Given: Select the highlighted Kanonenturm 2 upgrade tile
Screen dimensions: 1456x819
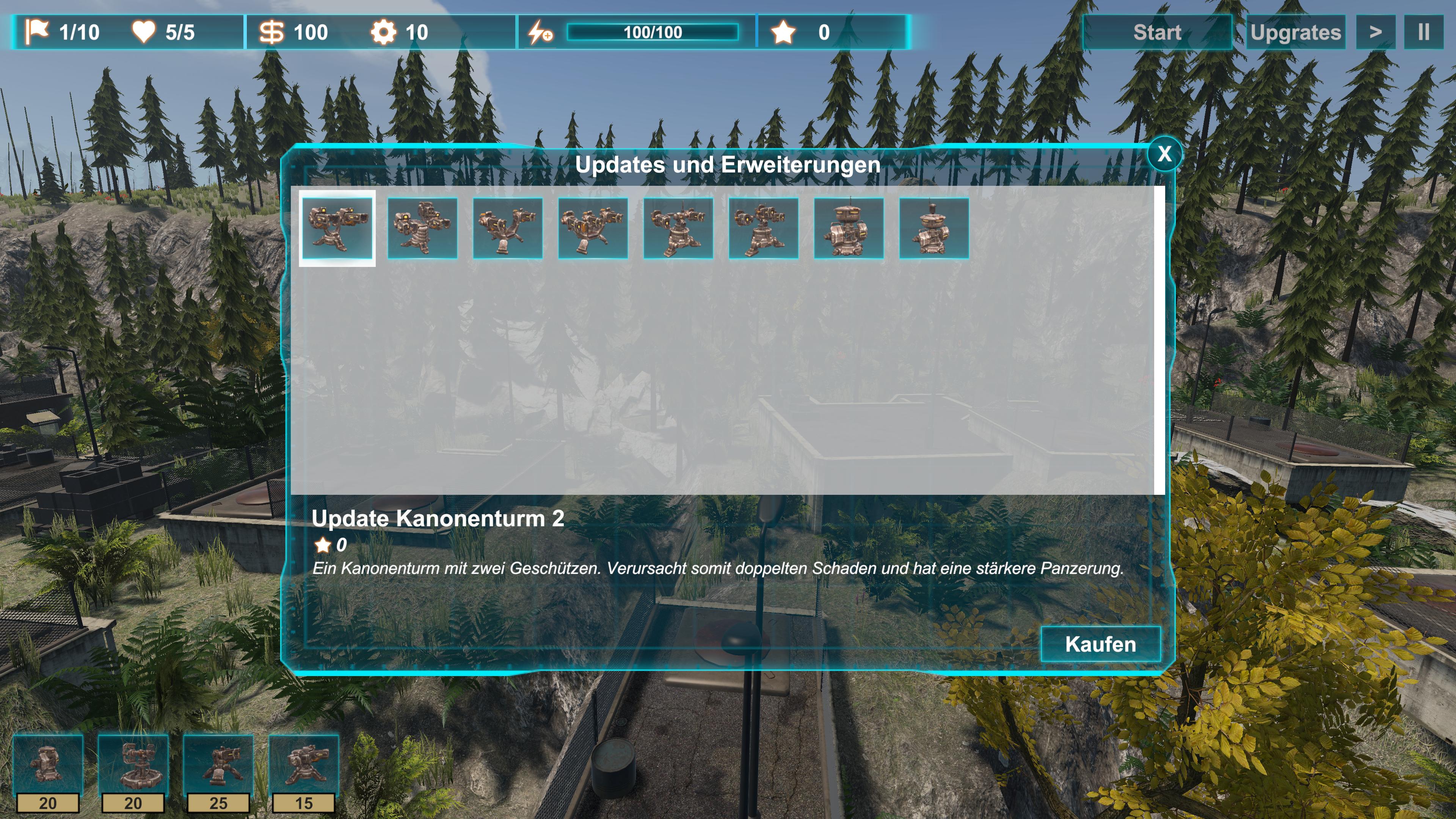Looking at the screenshot, I should 337,228.
